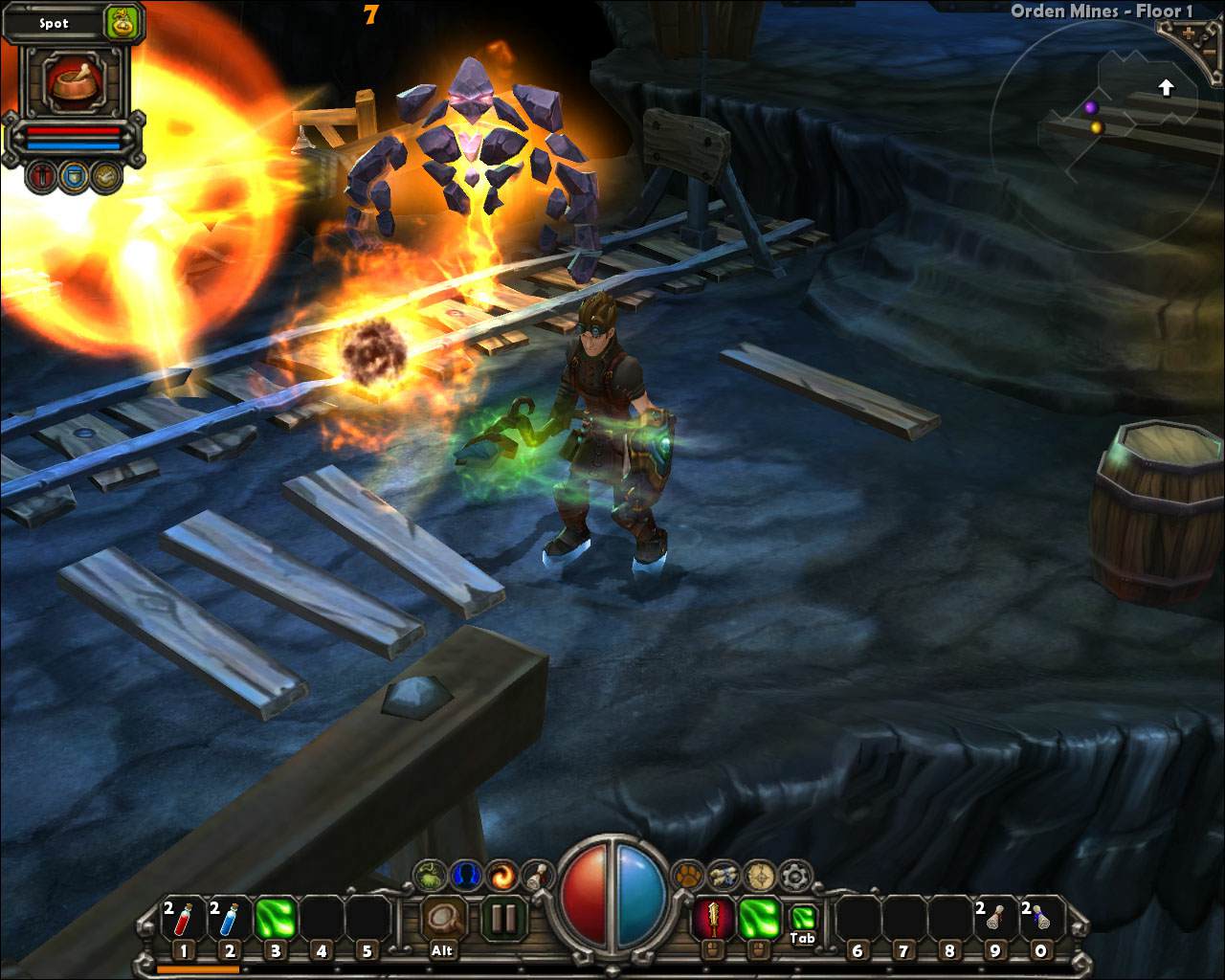The height and width of the screenshot is (980, 1225).
Task: Pause the game with the pause button
Action: tap(503, 920)
